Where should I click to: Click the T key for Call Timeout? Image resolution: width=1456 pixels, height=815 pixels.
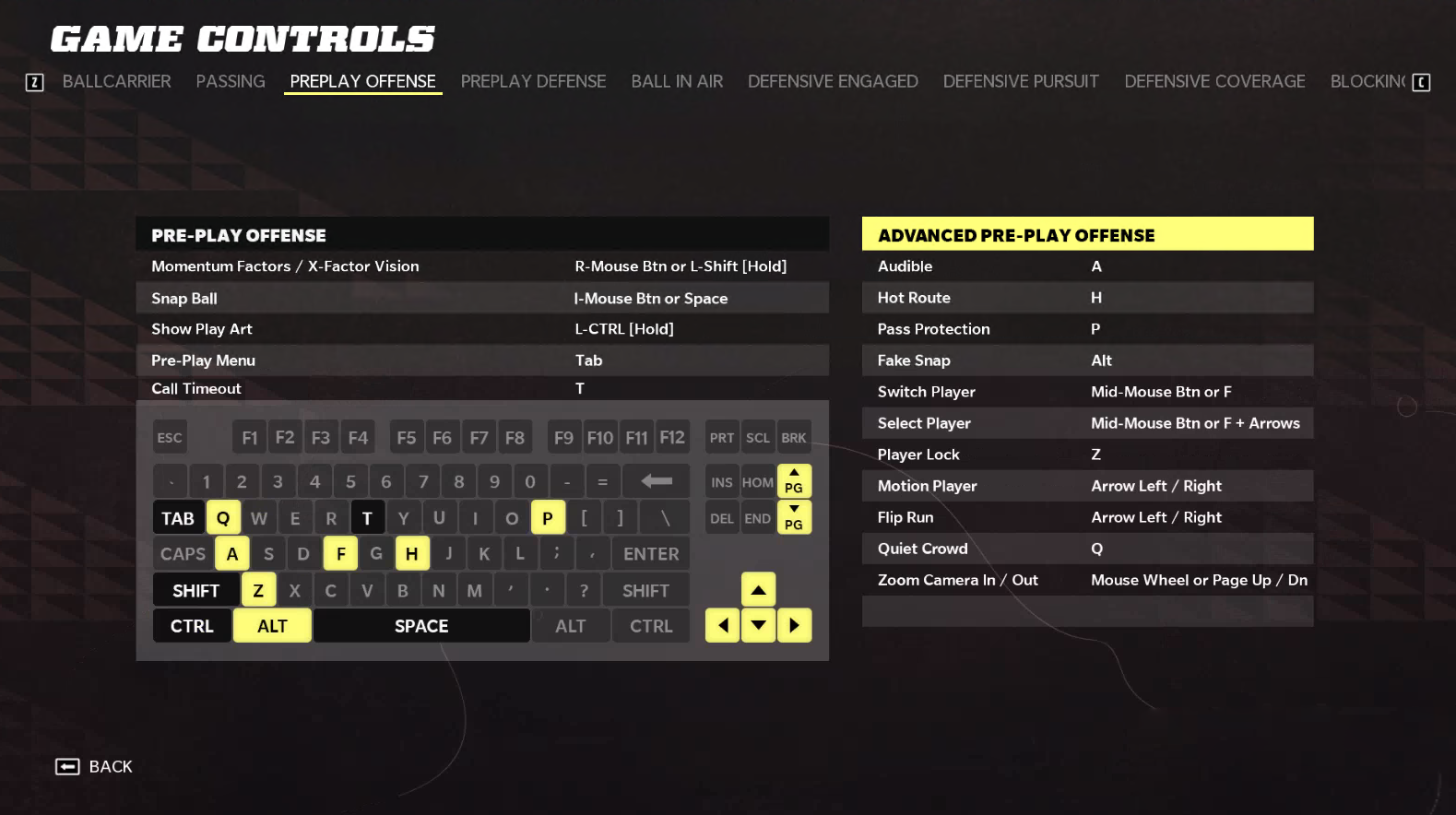click(368, 517)
